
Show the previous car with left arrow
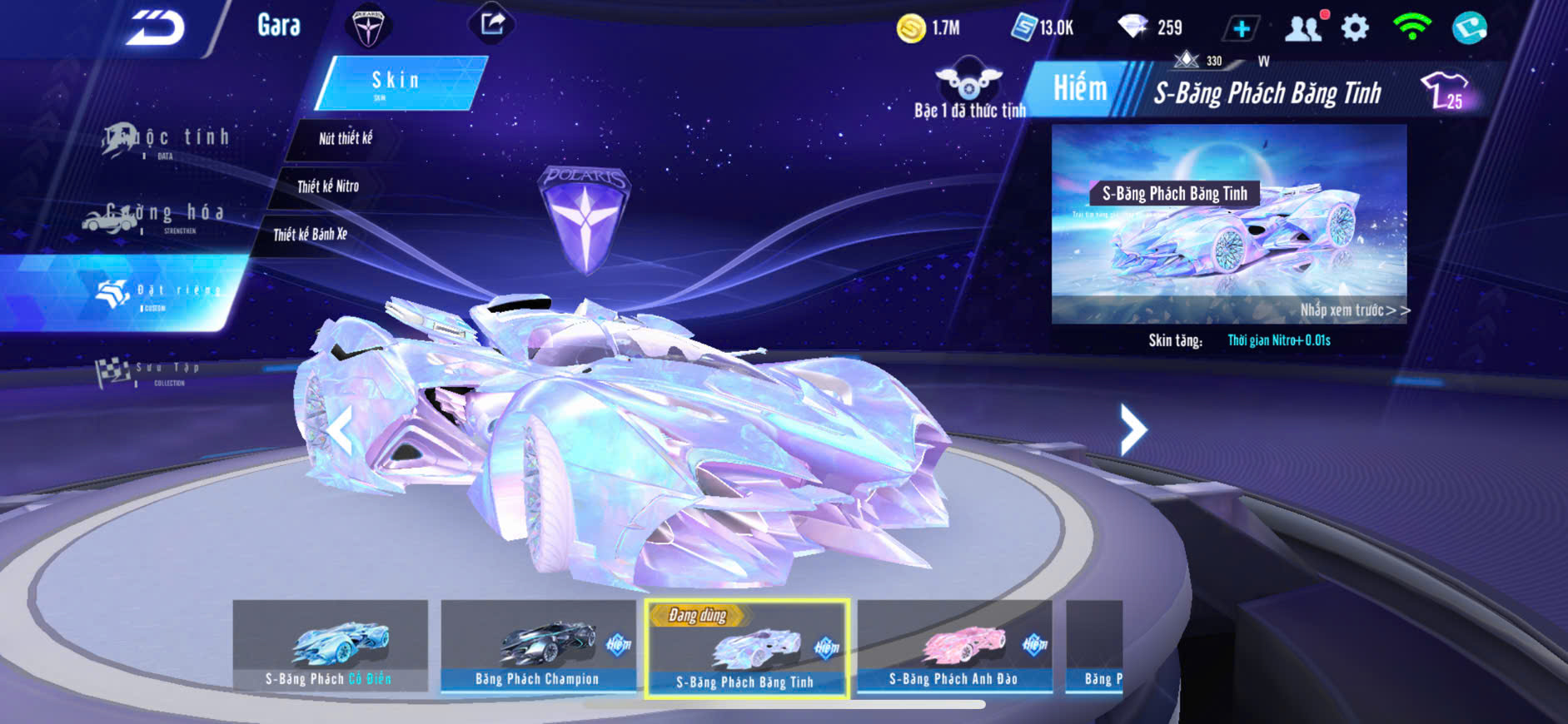(x=339, y=431)
